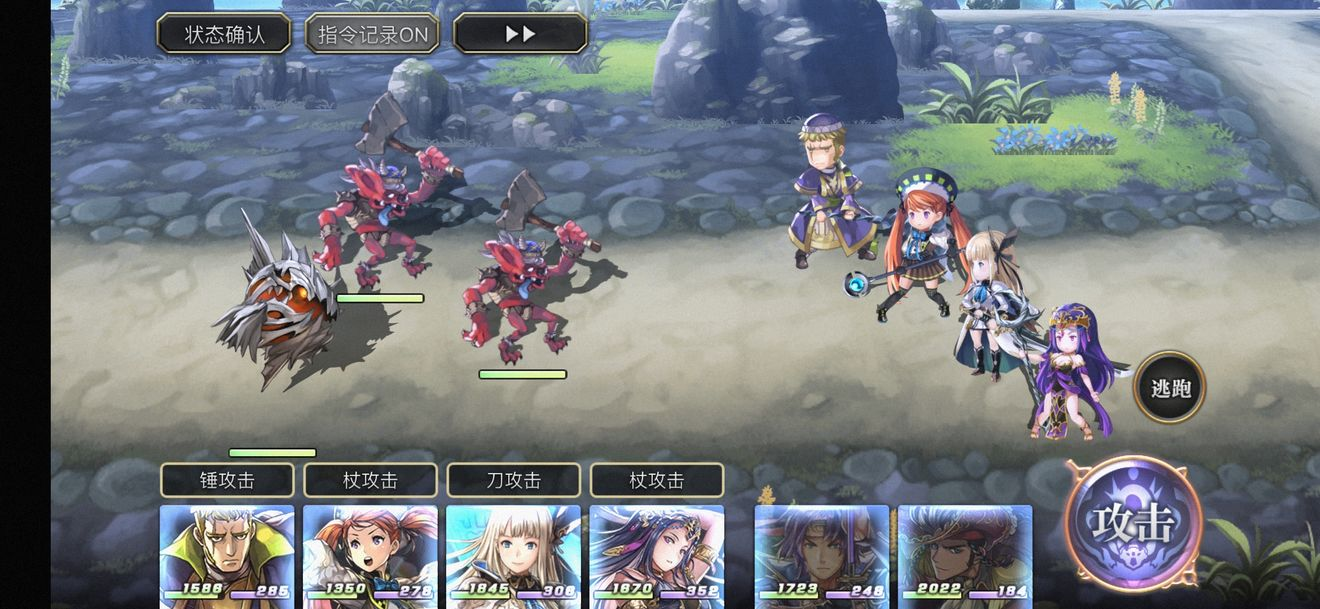This screenshot has height=609, width=1320.
Task: Toggle the 指令记录ON command record
Action: pos(372,34)
